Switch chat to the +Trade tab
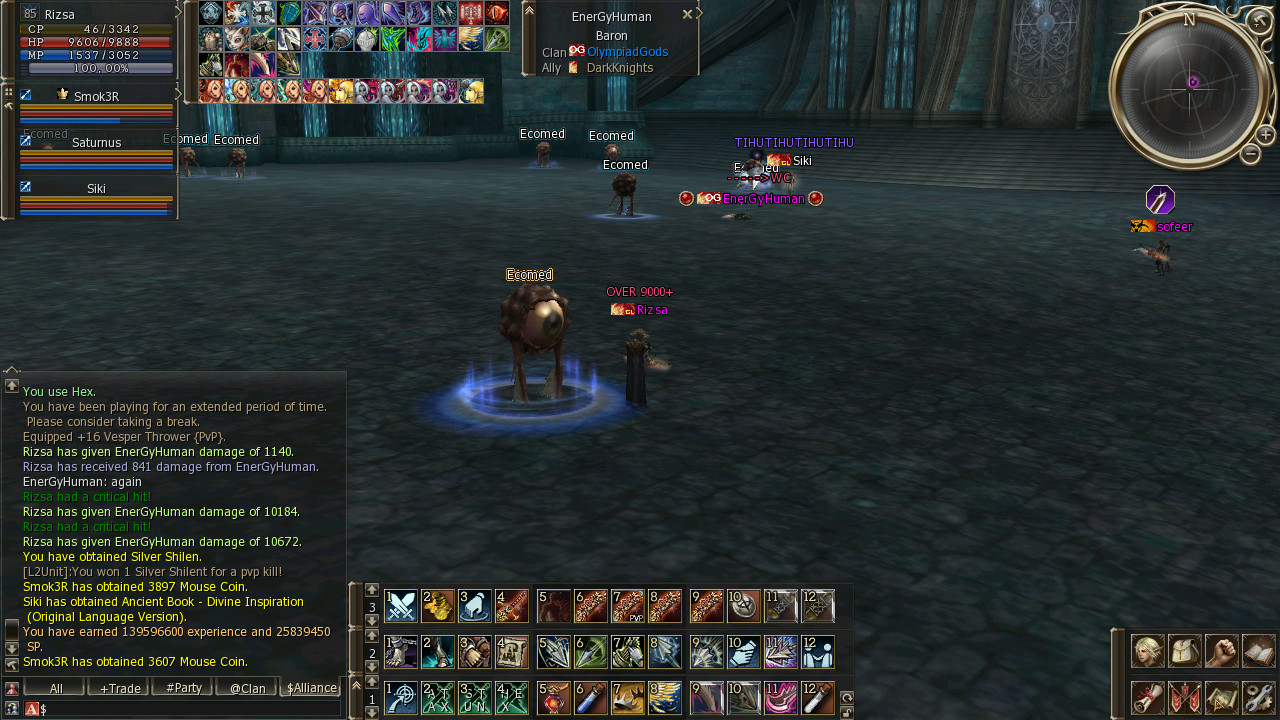The image size is (1280, 720). 118,688
